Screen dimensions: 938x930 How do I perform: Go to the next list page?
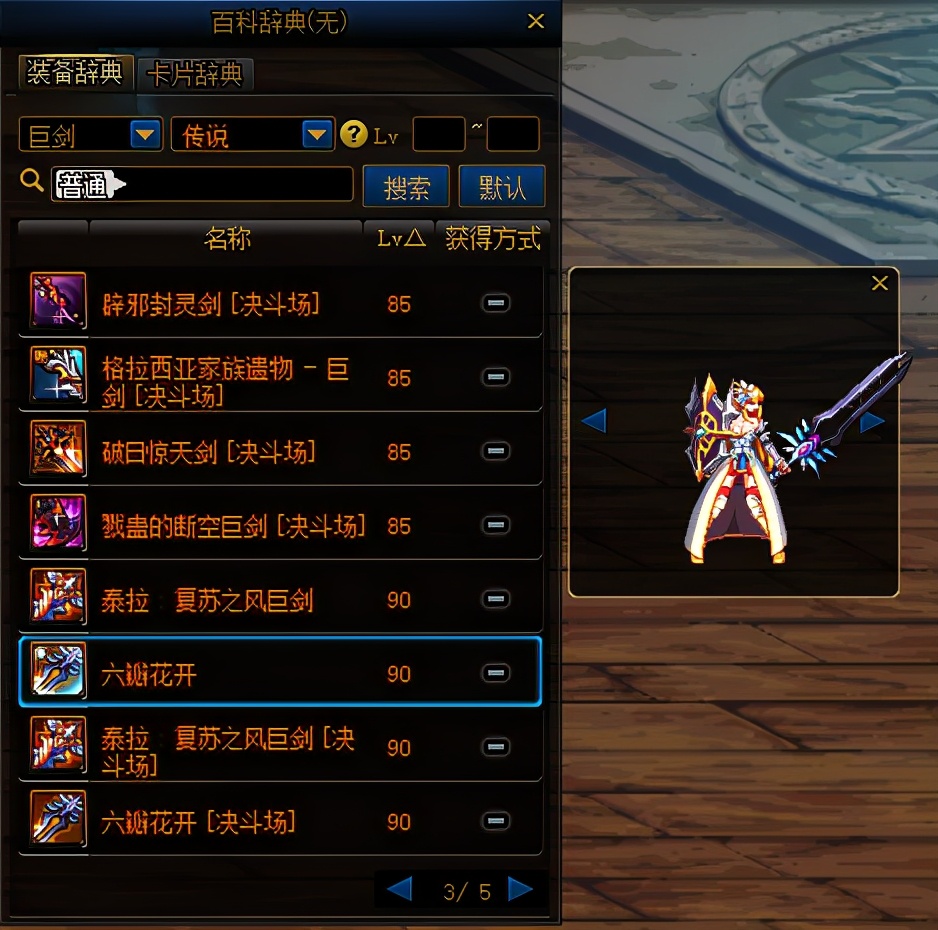pos(520,888)
